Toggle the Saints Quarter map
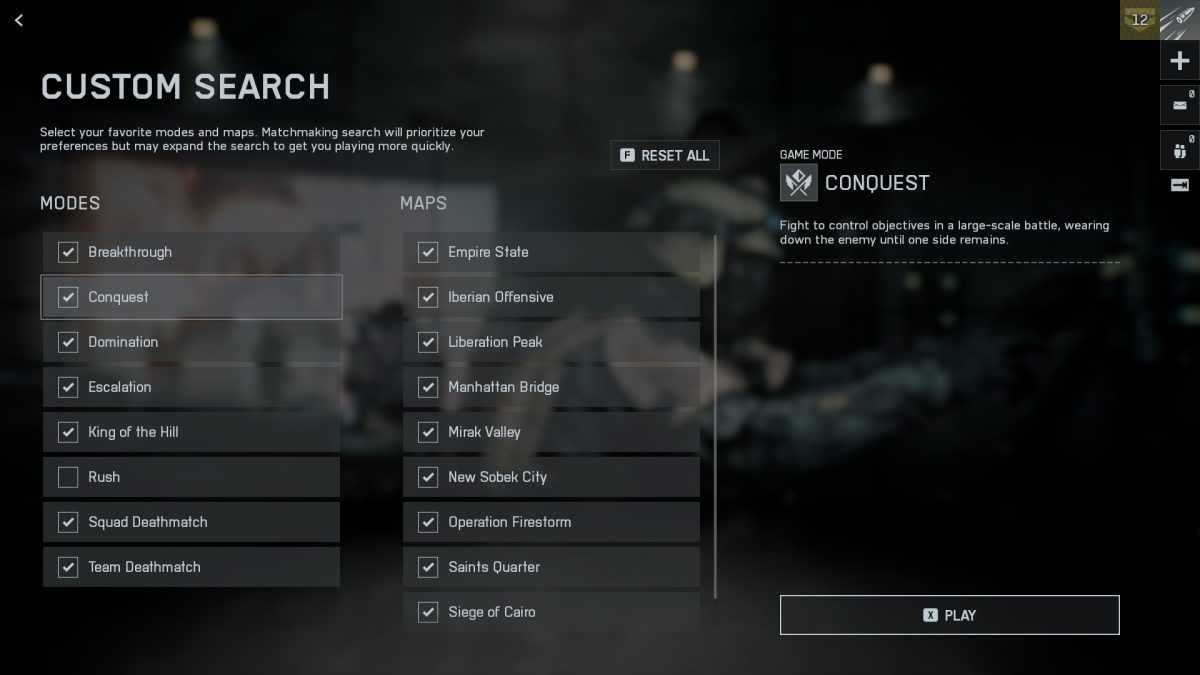The width and height of the screenshot is (1200, 675). coord(428,567)
